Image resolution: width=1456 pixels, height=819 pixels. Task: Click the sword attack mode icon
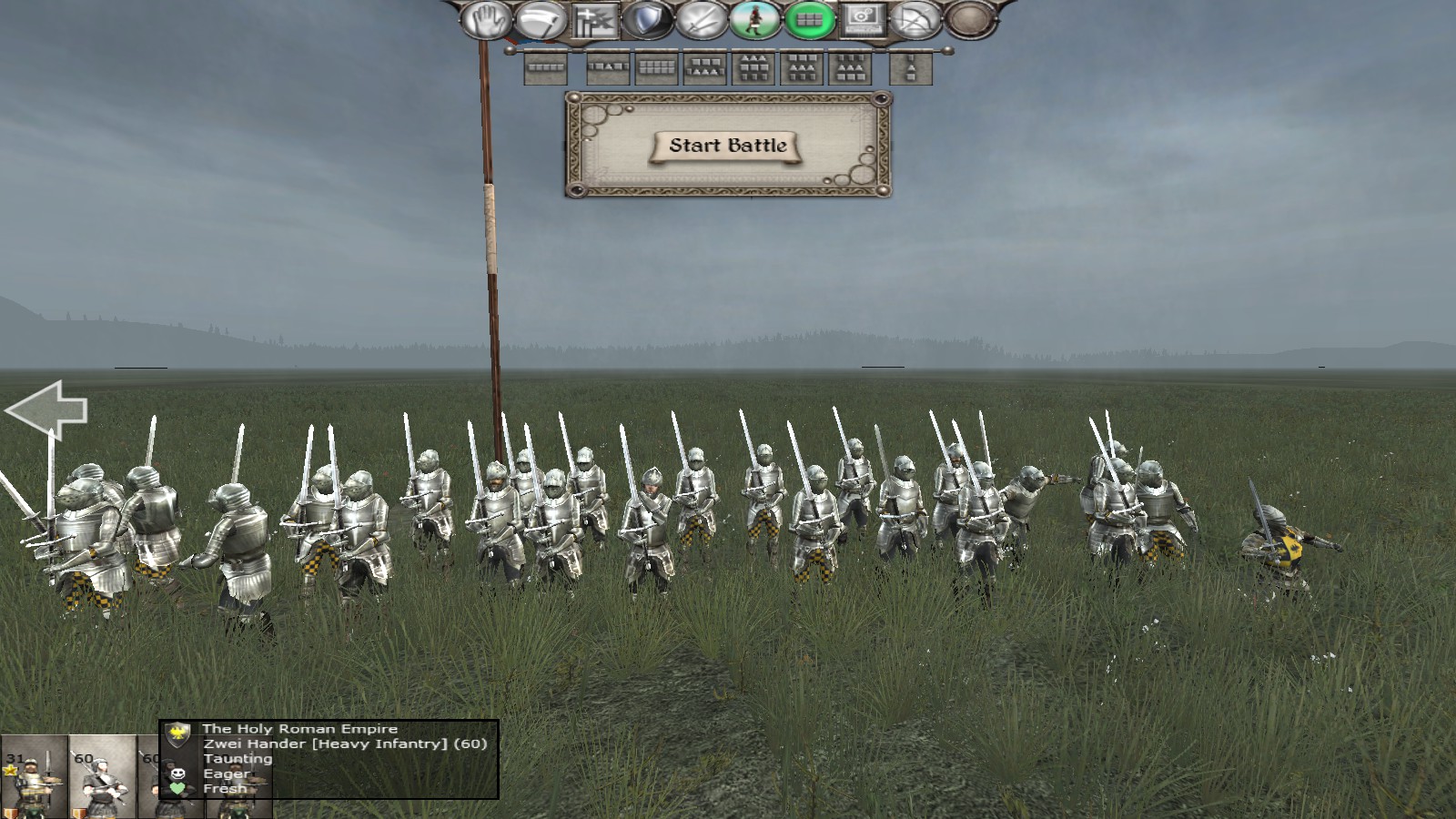tap(702, 20)
